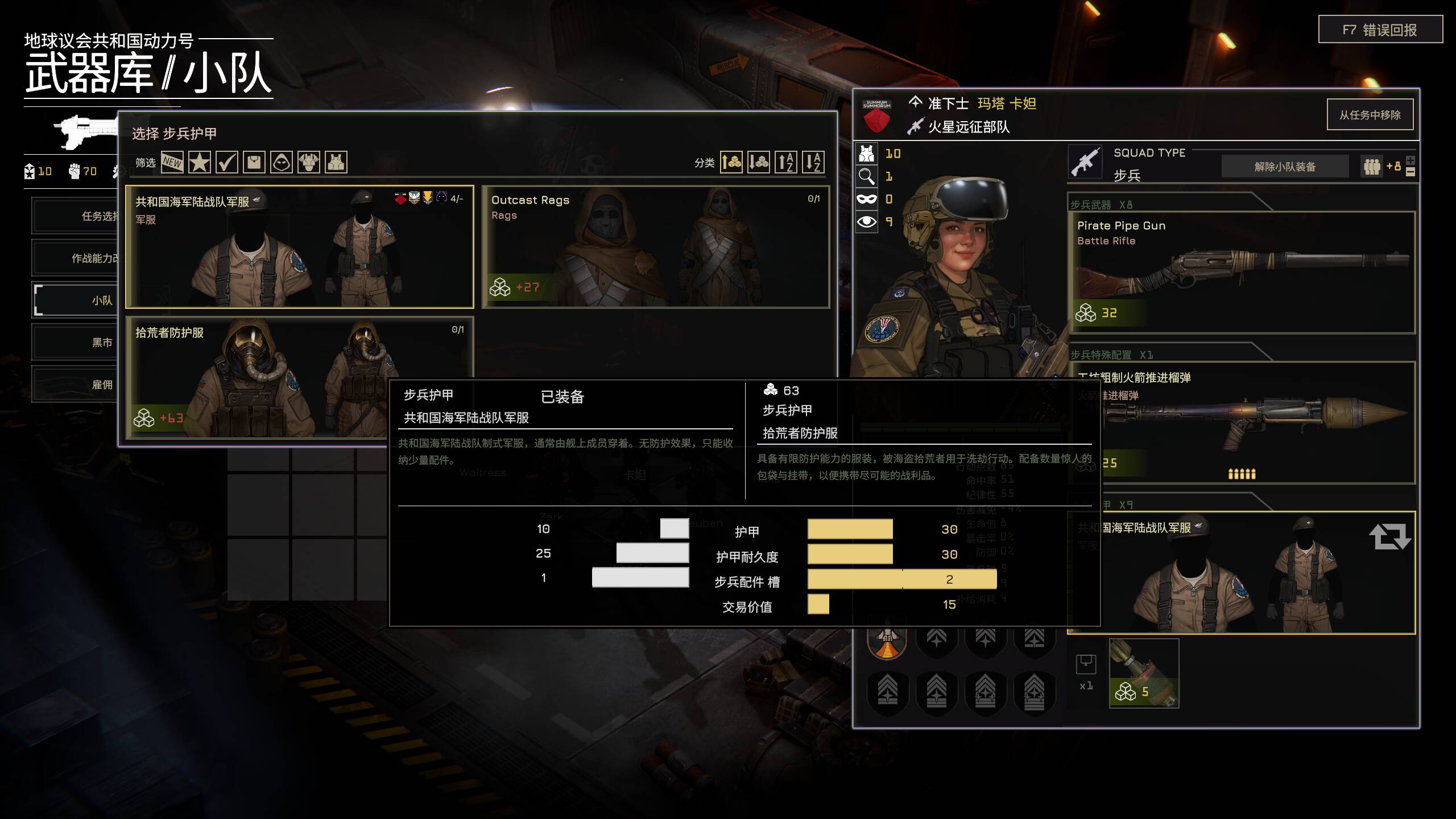This screenshot has height=819, width=1456.
Task: Sort alphabetically descending with down-arrow A-Z icon
Action: 813,163
